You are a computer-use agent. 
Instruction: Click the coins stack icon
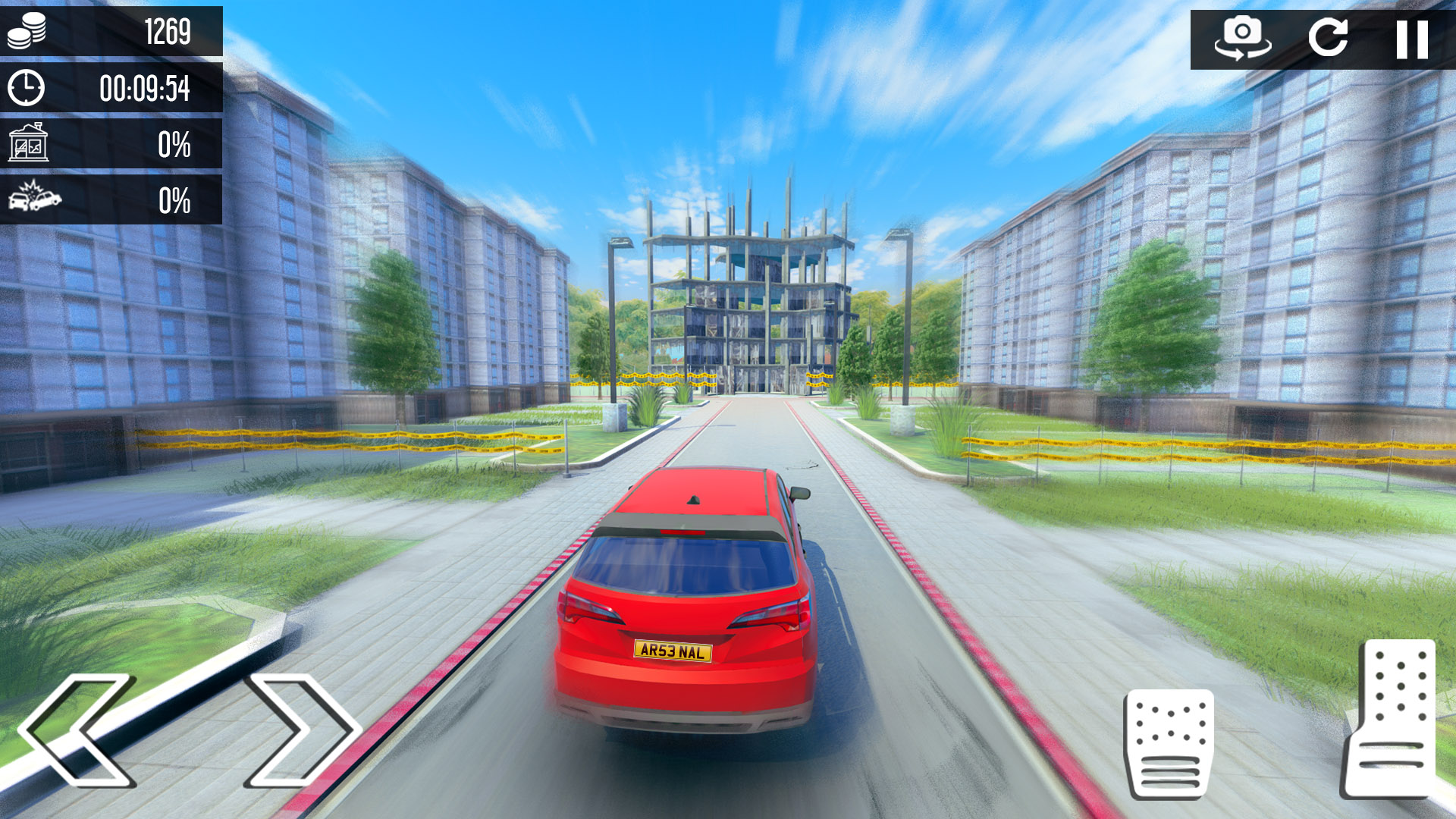click(28, 30)
